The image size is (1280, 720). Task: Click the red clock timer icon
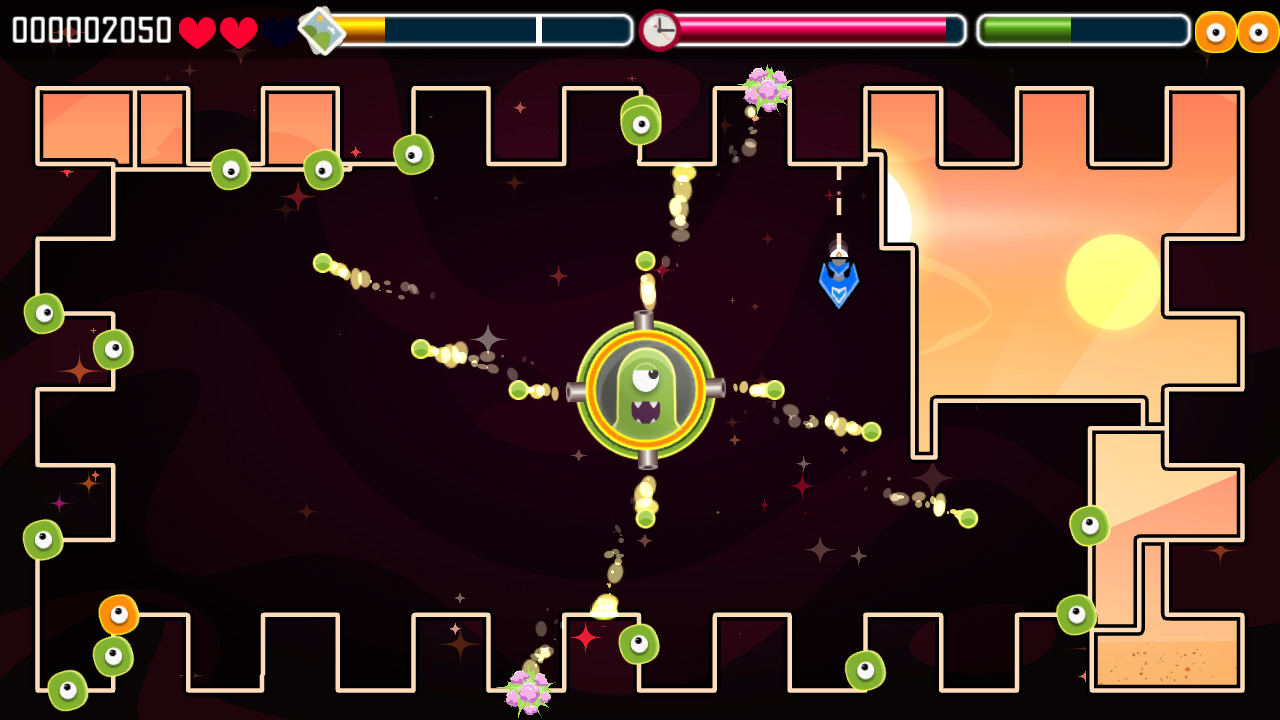tap(659, 29)
